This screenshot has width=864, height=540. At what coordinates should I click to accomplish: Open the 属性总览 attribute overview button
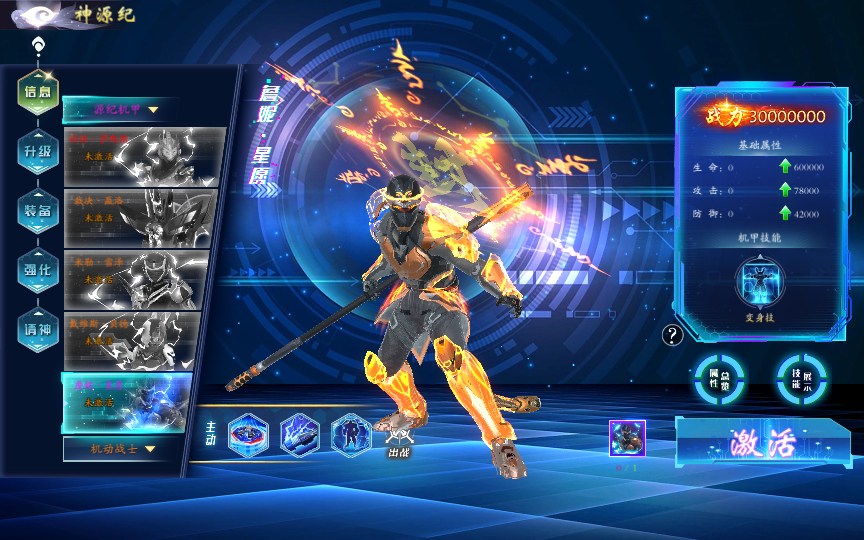point(719,378)
